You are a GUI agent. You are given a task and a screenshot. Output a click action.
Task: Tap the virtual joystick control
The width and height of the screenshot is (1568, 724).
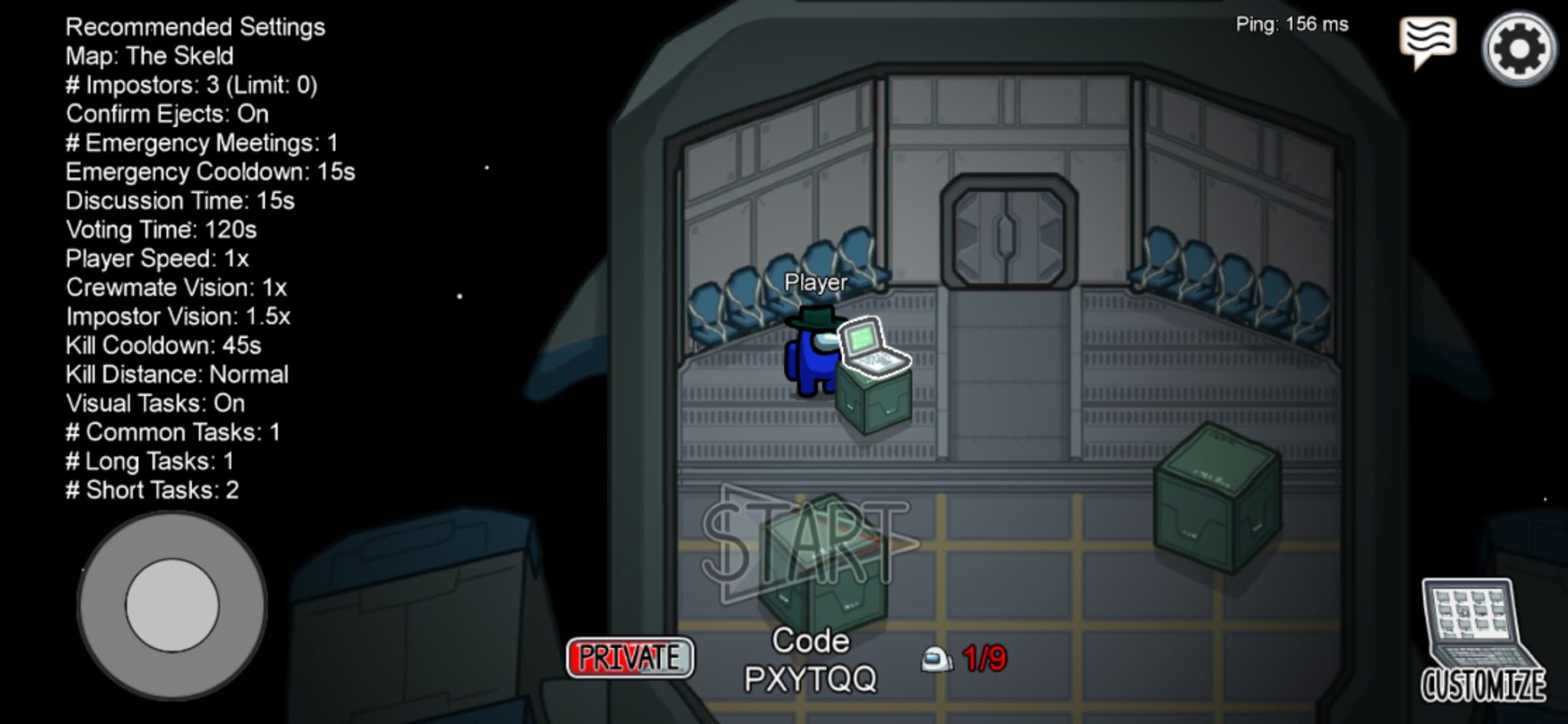click(x=172, y=605)
